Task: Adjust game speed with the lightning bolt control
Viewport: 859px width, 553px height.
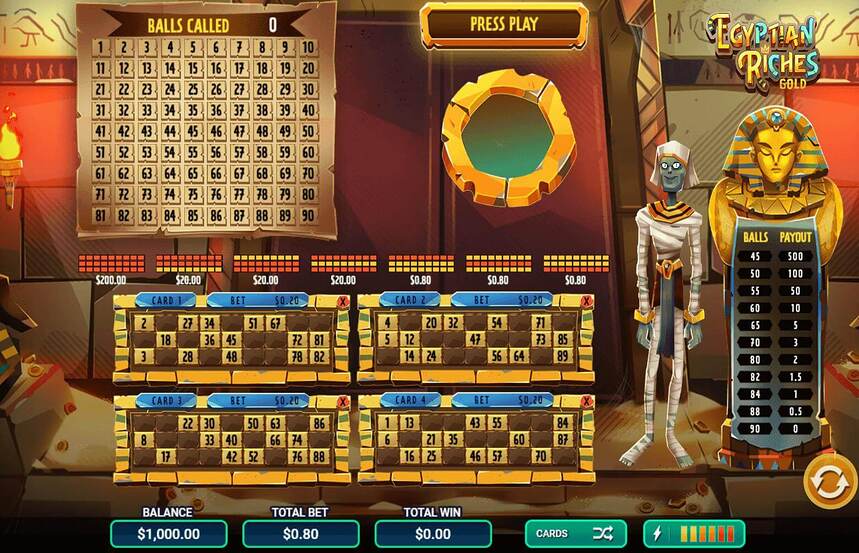Action: coord(694,534)
